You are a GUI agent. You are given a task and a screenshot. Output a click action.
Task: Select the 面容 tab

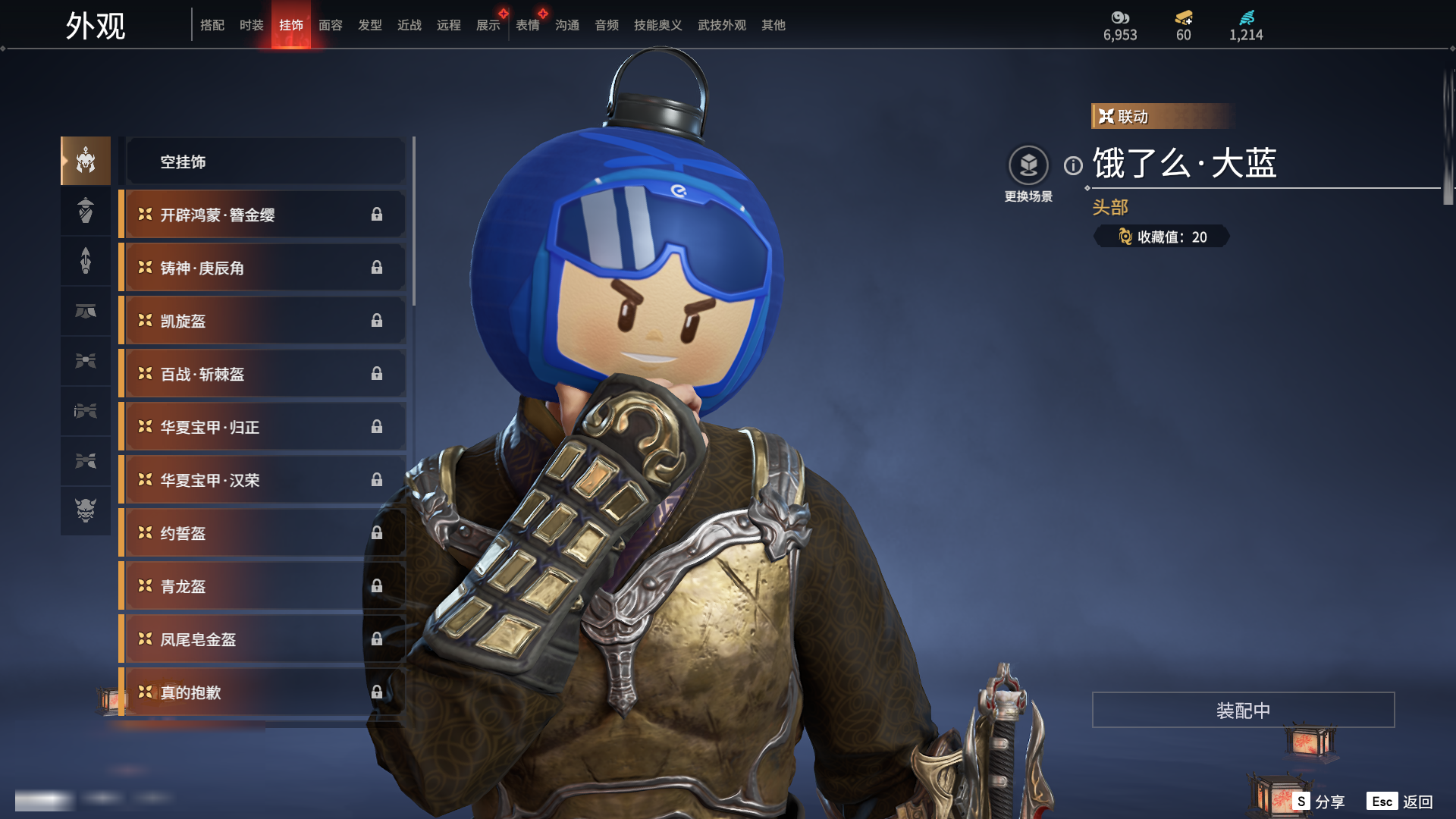pyautogui.click(x=331, y=25)
